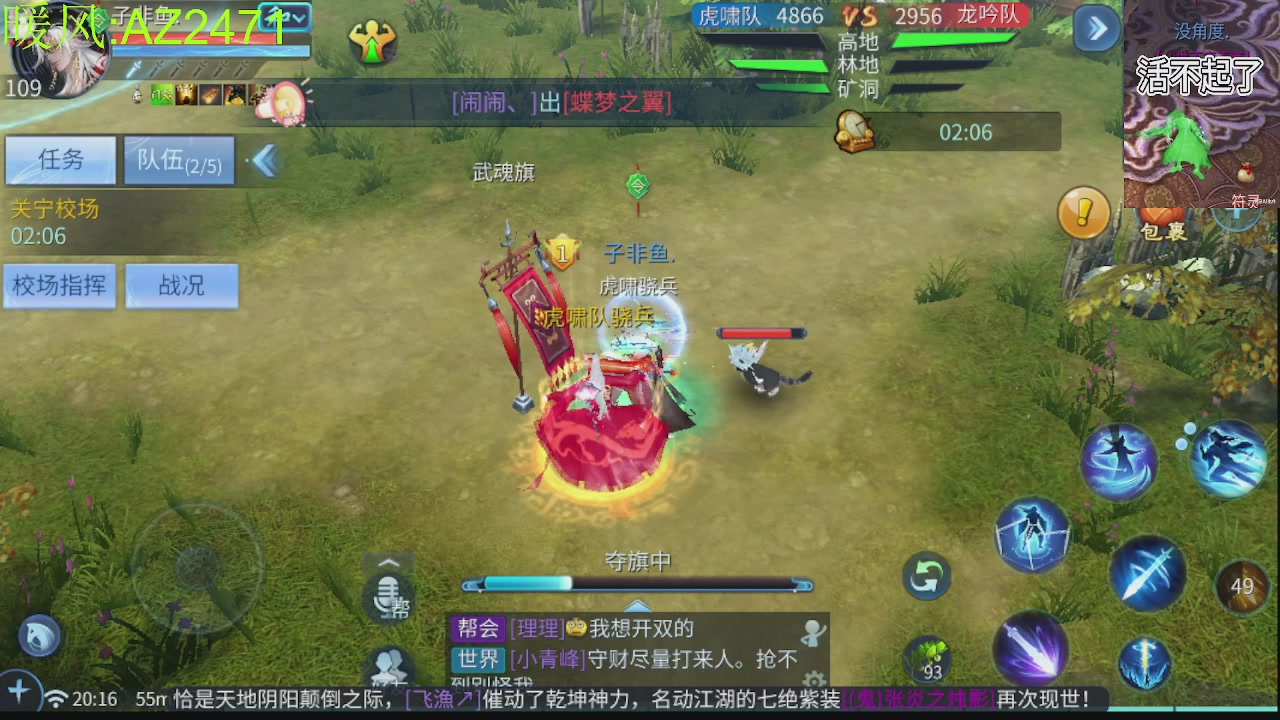Open the chat settings gear icon
Screen dimensions: 1280x720
point(812,680)
